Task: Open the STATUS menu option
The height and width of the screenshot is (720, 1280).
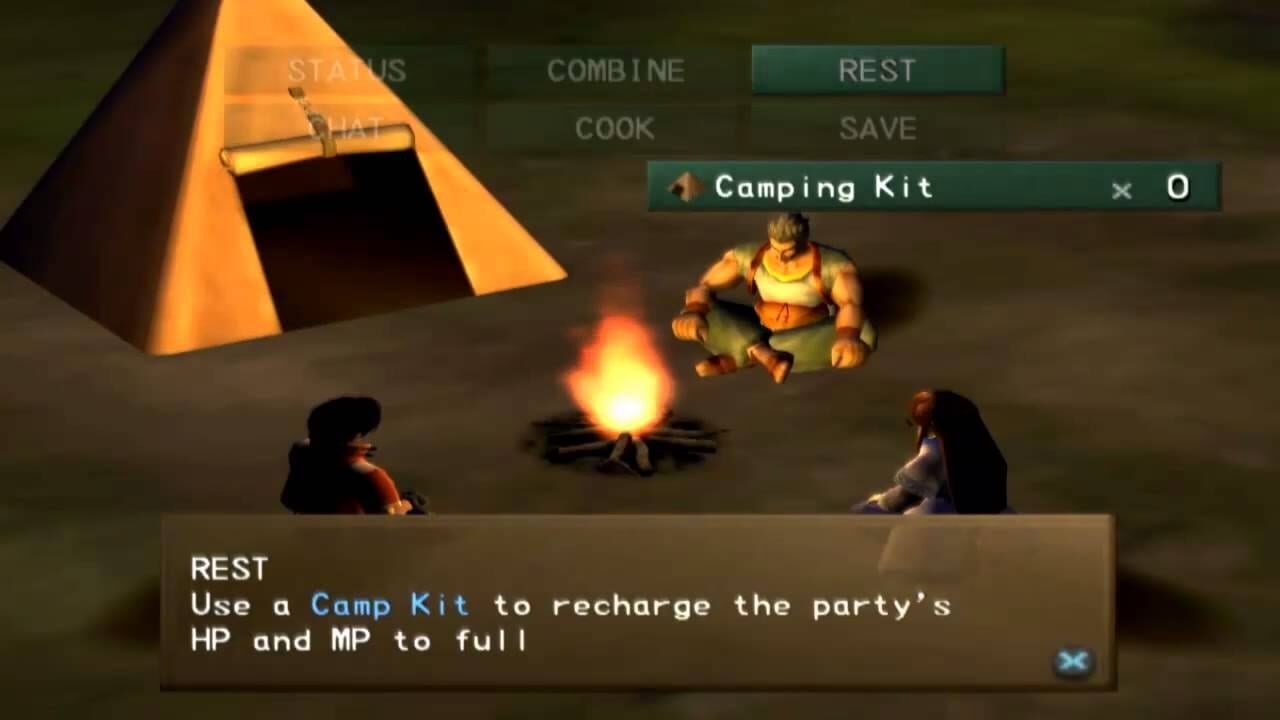Action: tap(347, 71)
